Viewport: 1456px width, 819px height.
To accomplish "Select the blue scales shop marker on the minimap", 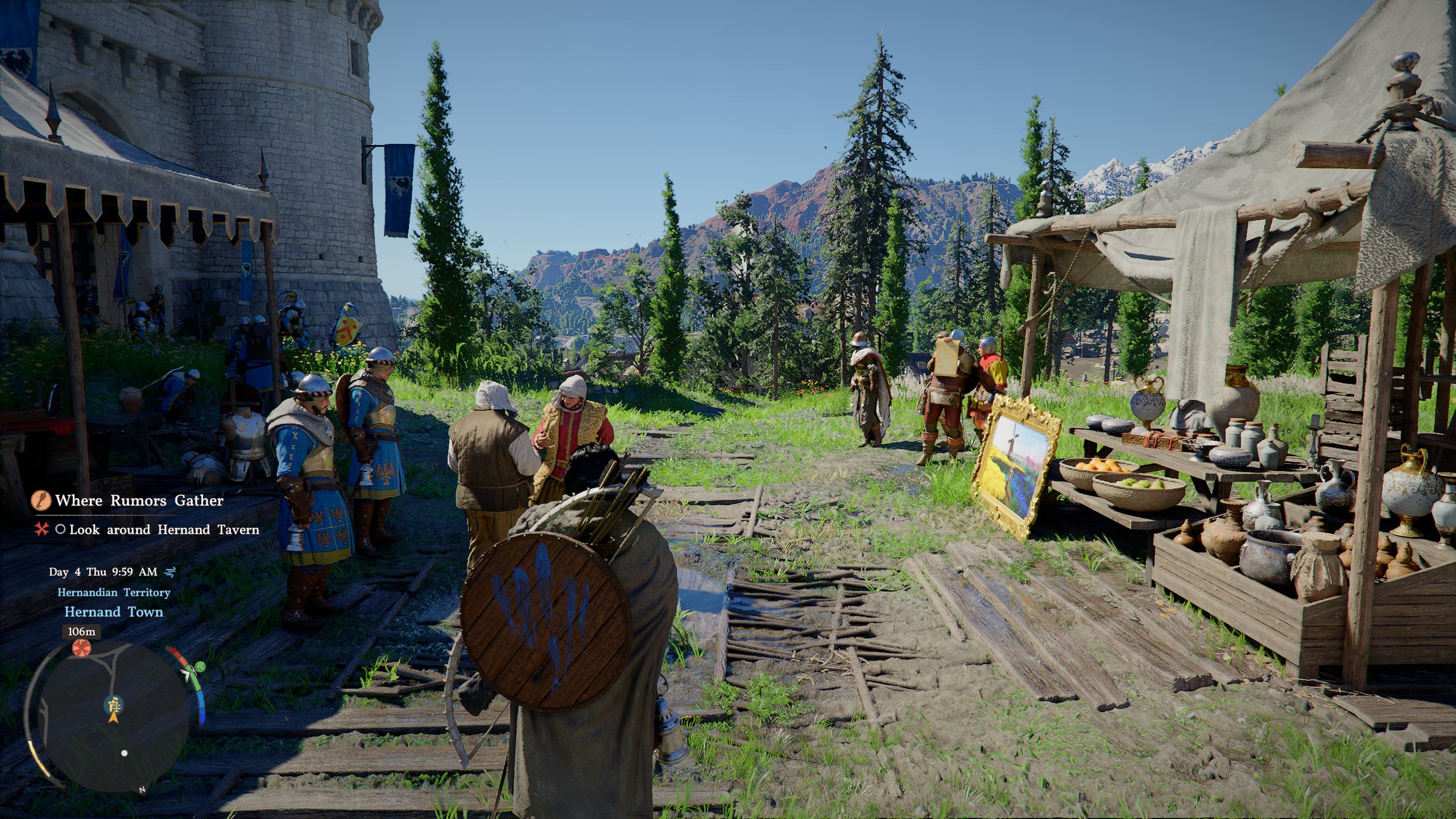I will (x=114, y=704).
